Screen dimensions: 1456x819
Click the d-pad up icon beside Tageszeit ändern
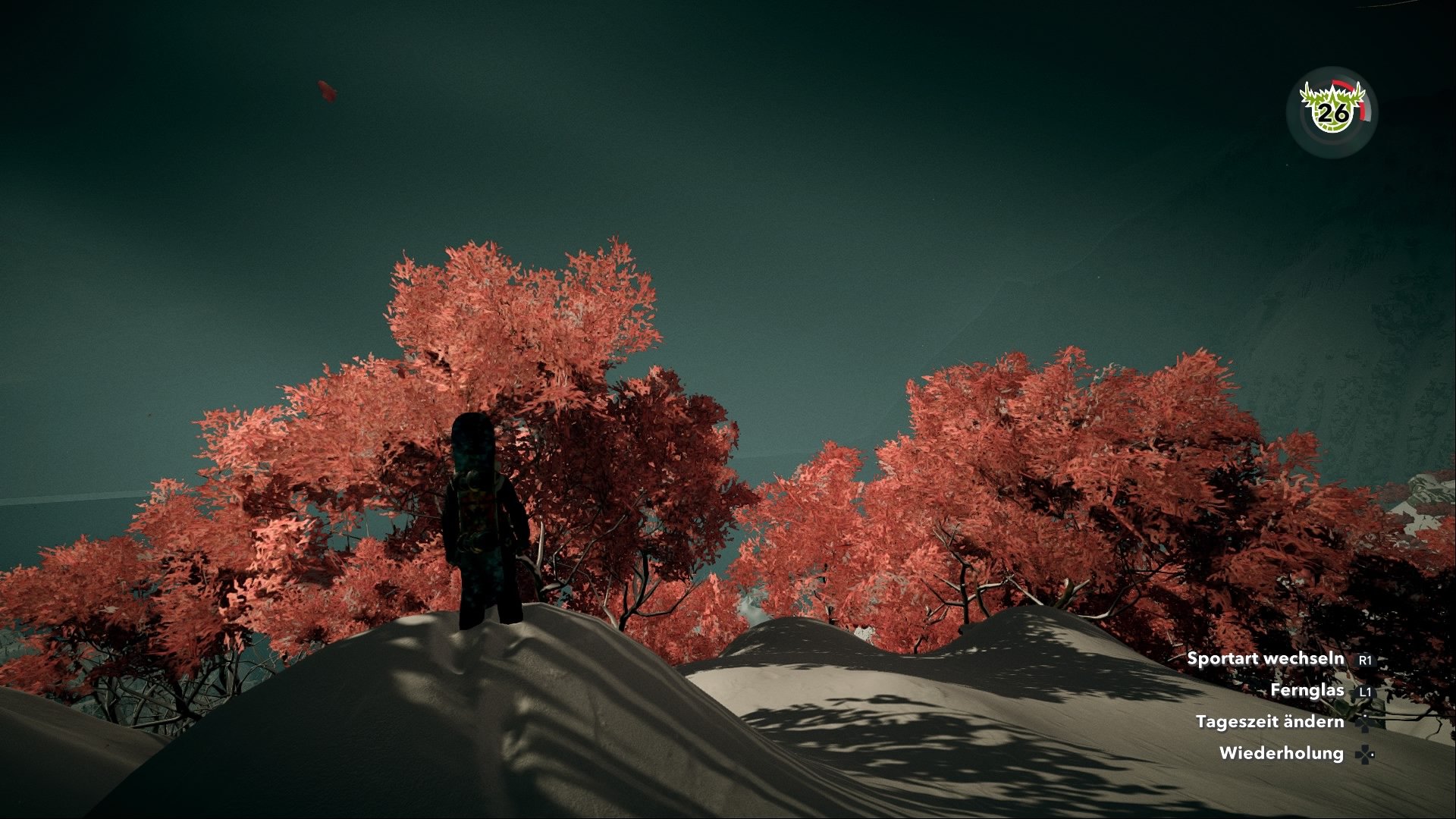click(x=1364, y=724)
